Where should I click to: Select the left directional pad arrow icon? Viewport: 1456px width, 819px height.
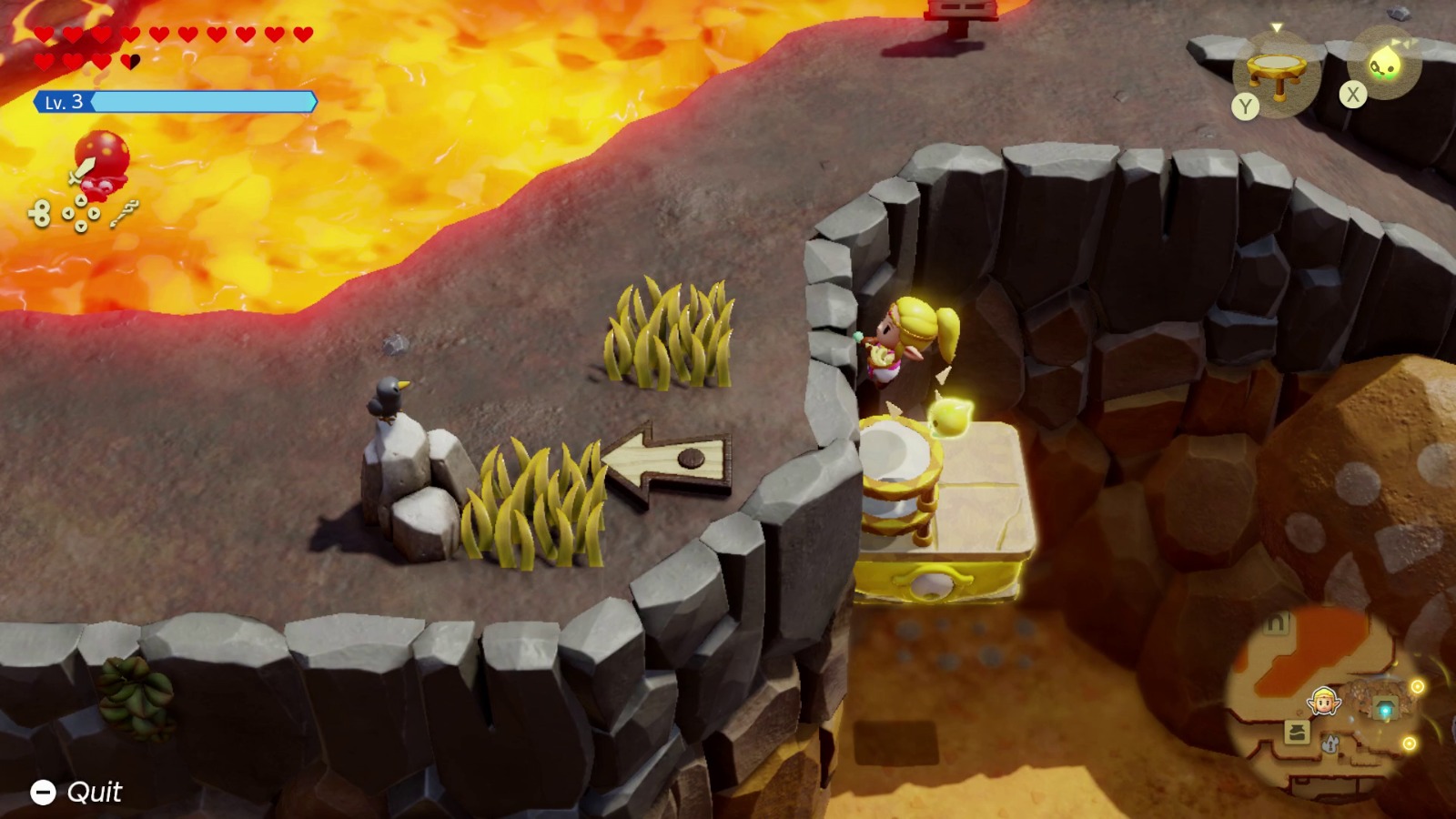[x=68, y=213]
